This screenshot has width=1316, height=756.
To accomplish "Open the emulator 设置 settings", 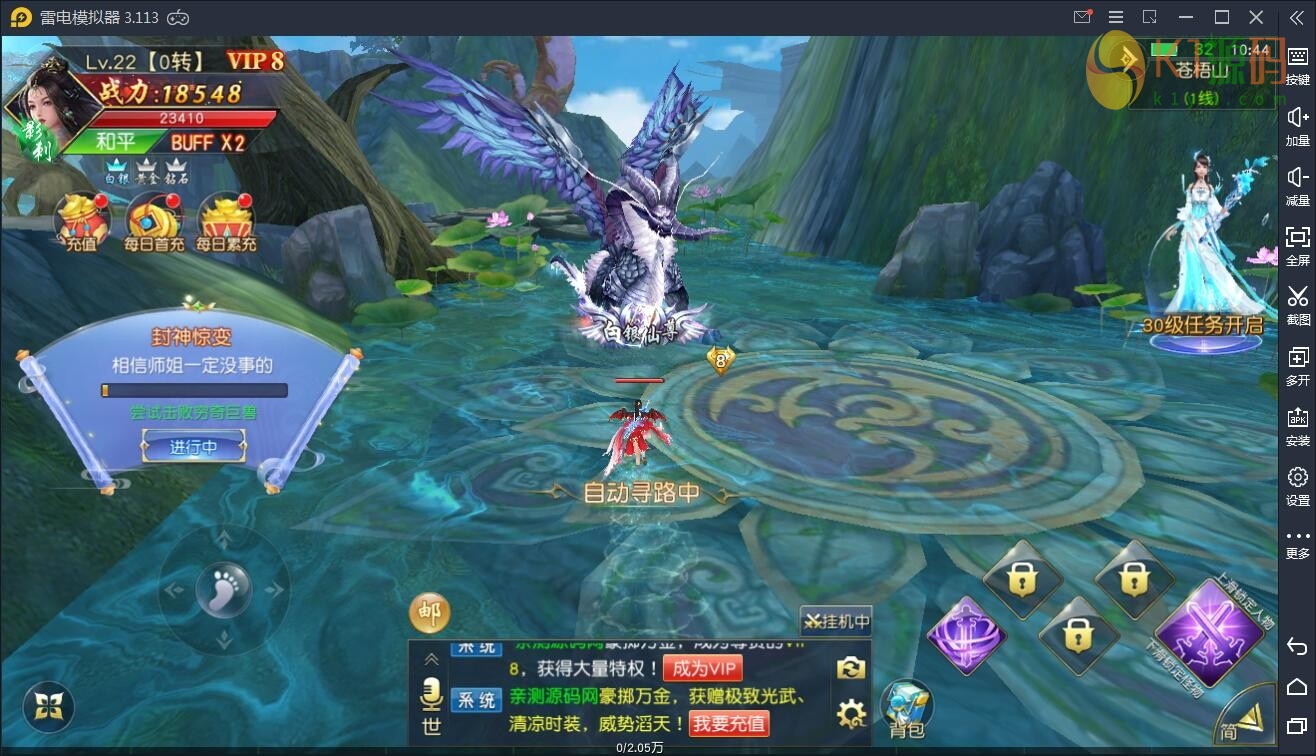I will pyautogui.click(x=1297, y=485).
